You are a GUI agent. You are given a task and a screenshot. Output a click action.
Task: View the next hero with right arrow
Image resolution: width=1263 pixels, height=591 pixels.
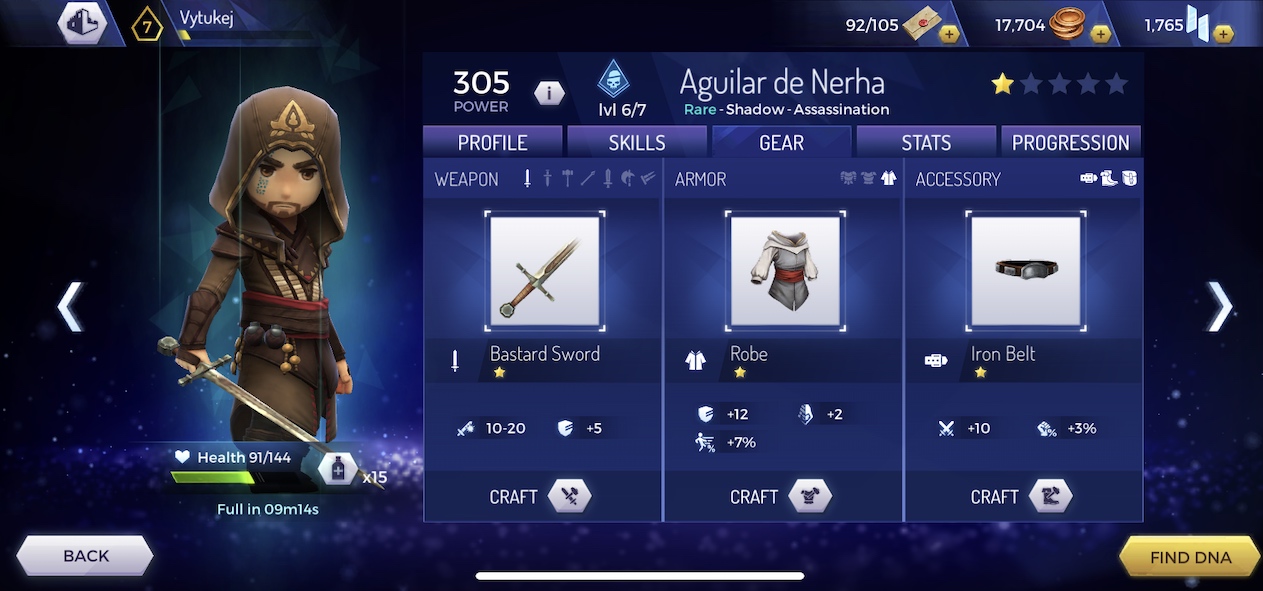click(x=1219, y=306)
